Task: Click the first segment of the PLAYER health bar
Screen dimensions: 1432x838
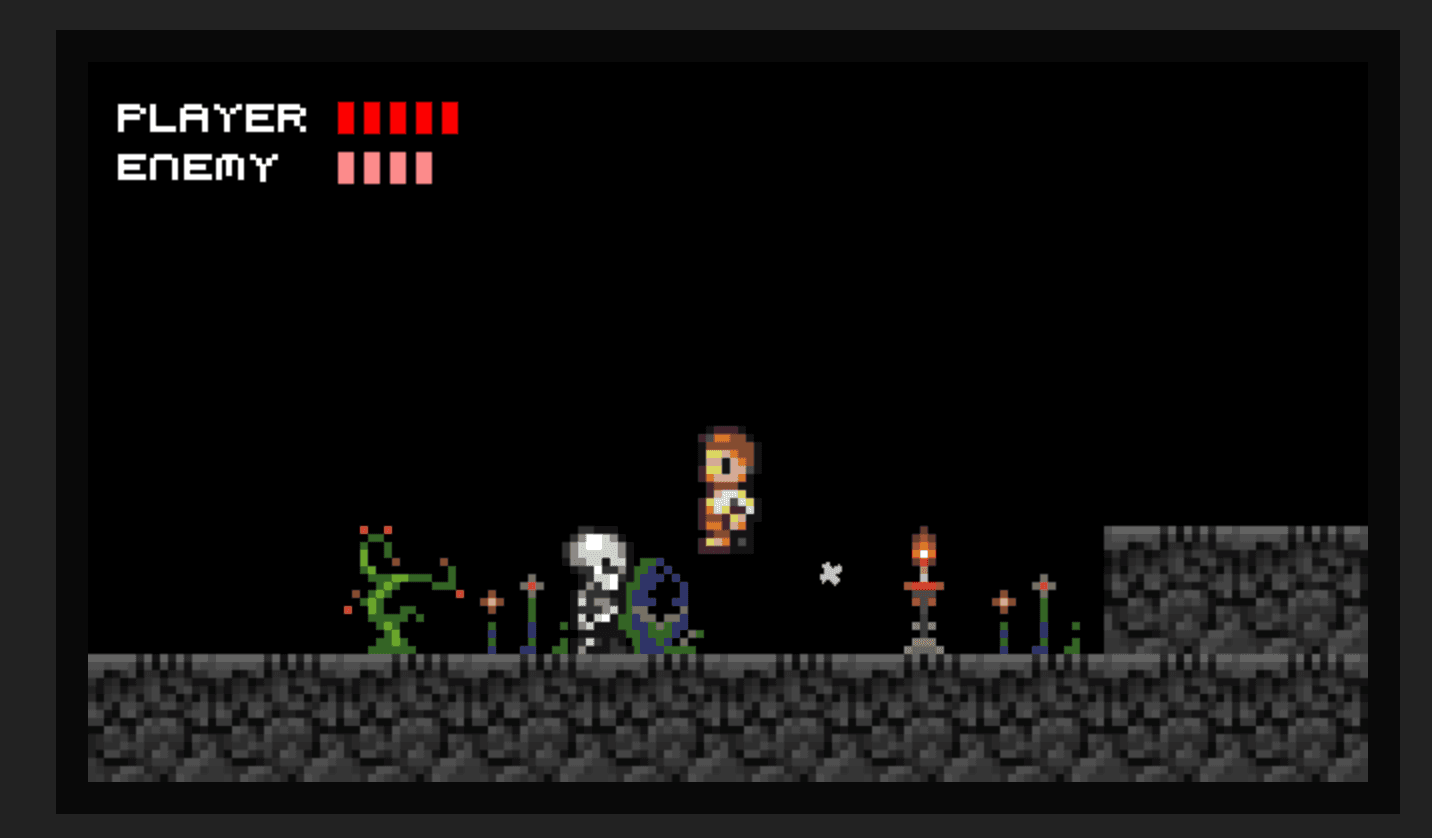Action: tap(347, 120)
